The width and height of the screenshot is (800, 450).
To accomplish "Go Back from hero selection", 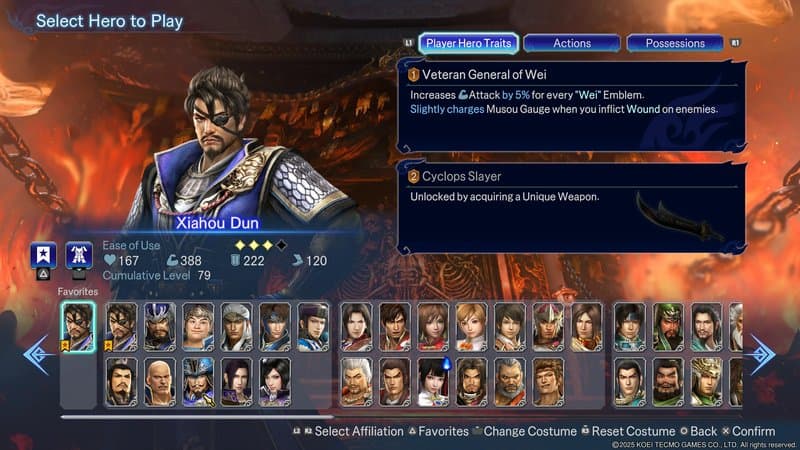I will tap(702, 432).
